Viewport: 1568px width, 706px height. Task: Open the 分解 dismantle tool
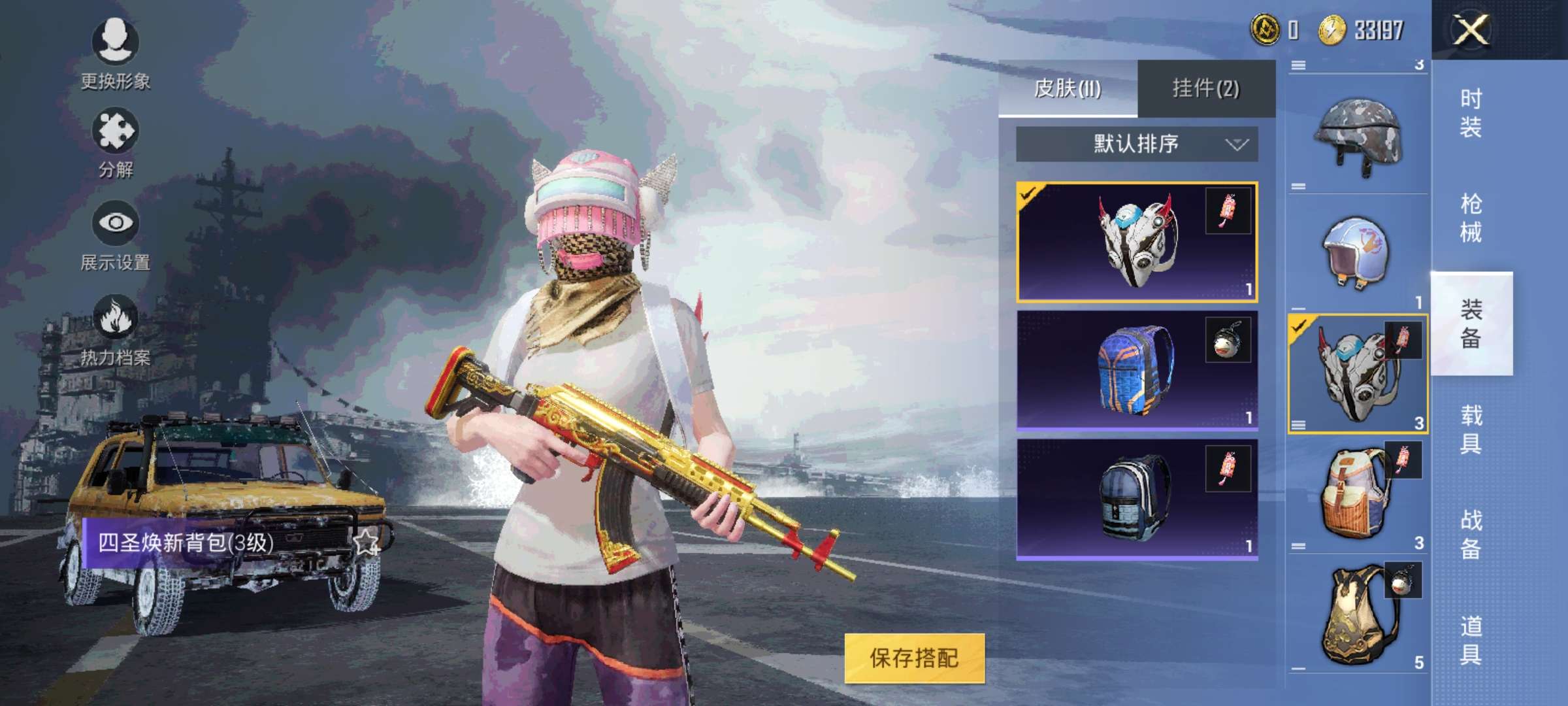116,134
